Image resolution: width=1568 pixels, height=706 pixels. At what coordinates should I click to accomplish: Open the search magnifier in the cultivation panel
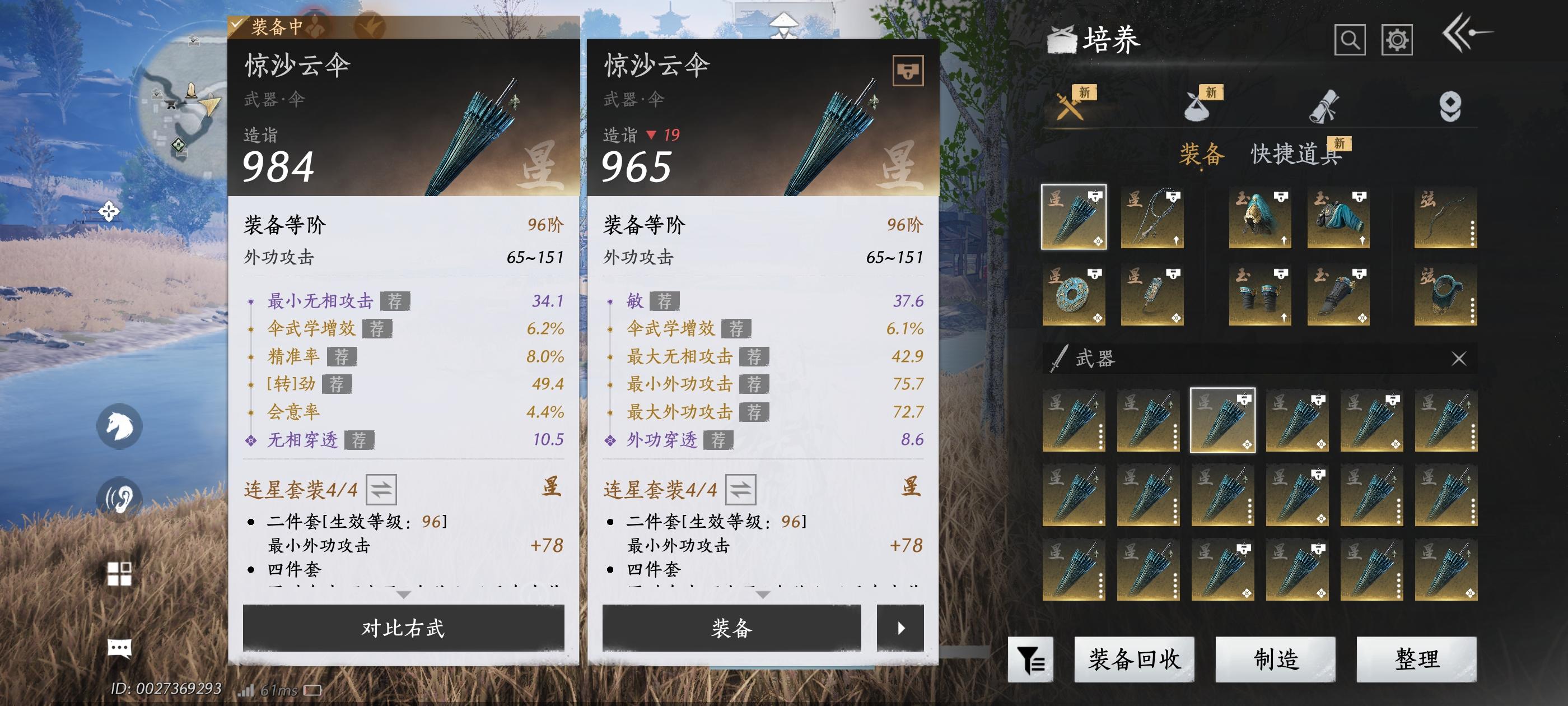point(1352,41)
